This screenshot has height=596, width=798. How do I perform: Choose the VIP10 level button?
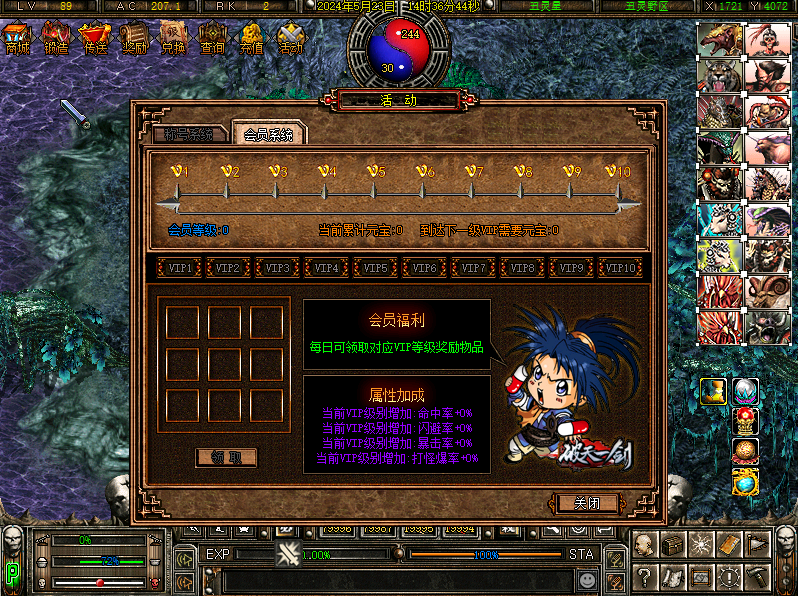tap(621, 268)
